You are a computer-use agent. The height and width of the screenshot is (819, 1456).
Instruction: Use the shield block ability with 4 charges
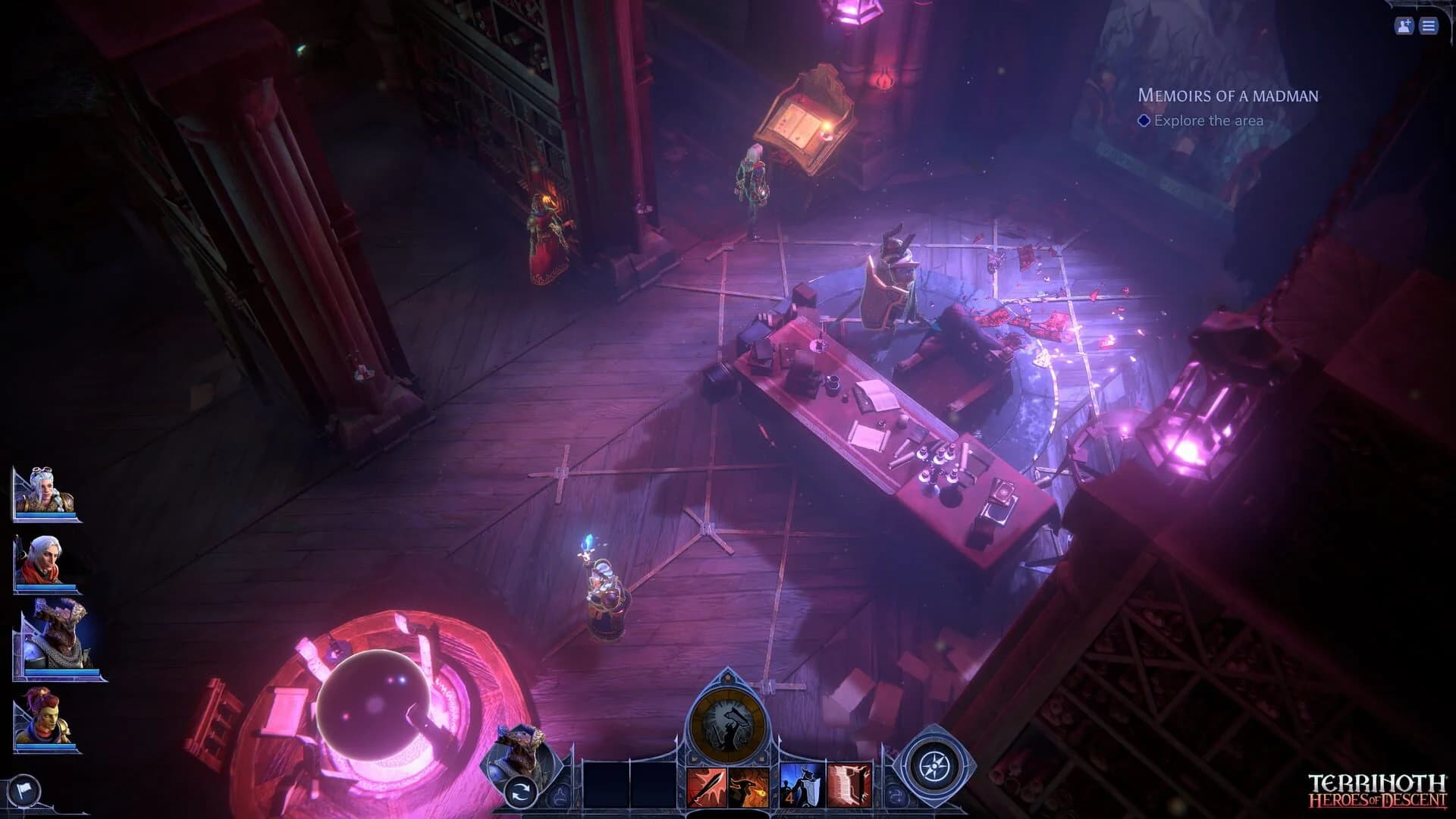(x=801, y=786)
